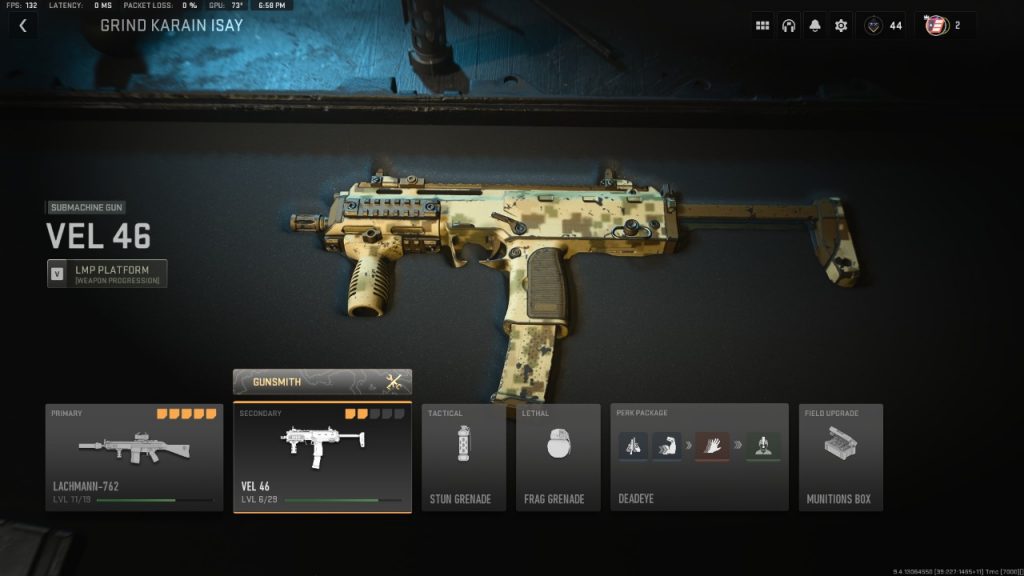Open settings with the gear icon
The image size is (1024, 576).
click(x=841, y=25)
